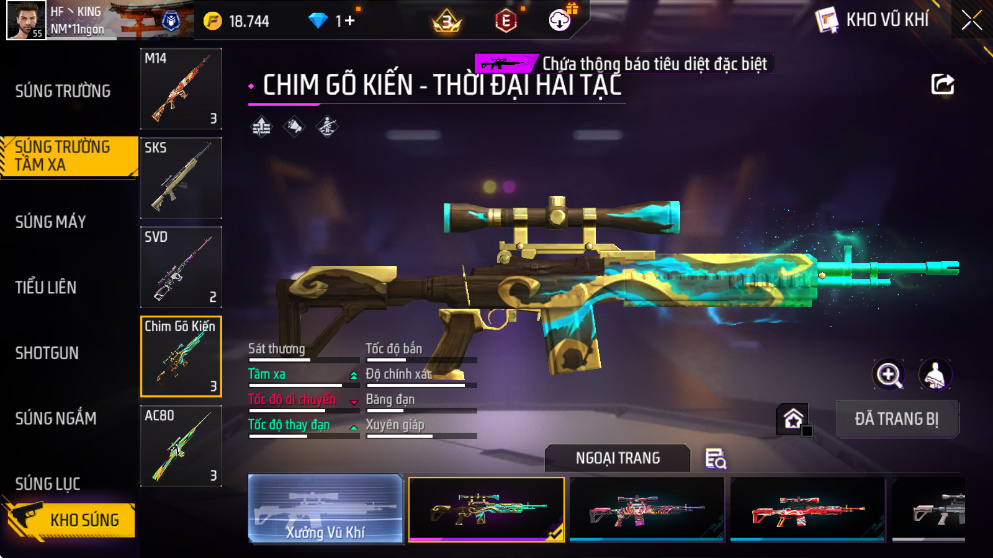Select the red dragon weapon skin

807,510
